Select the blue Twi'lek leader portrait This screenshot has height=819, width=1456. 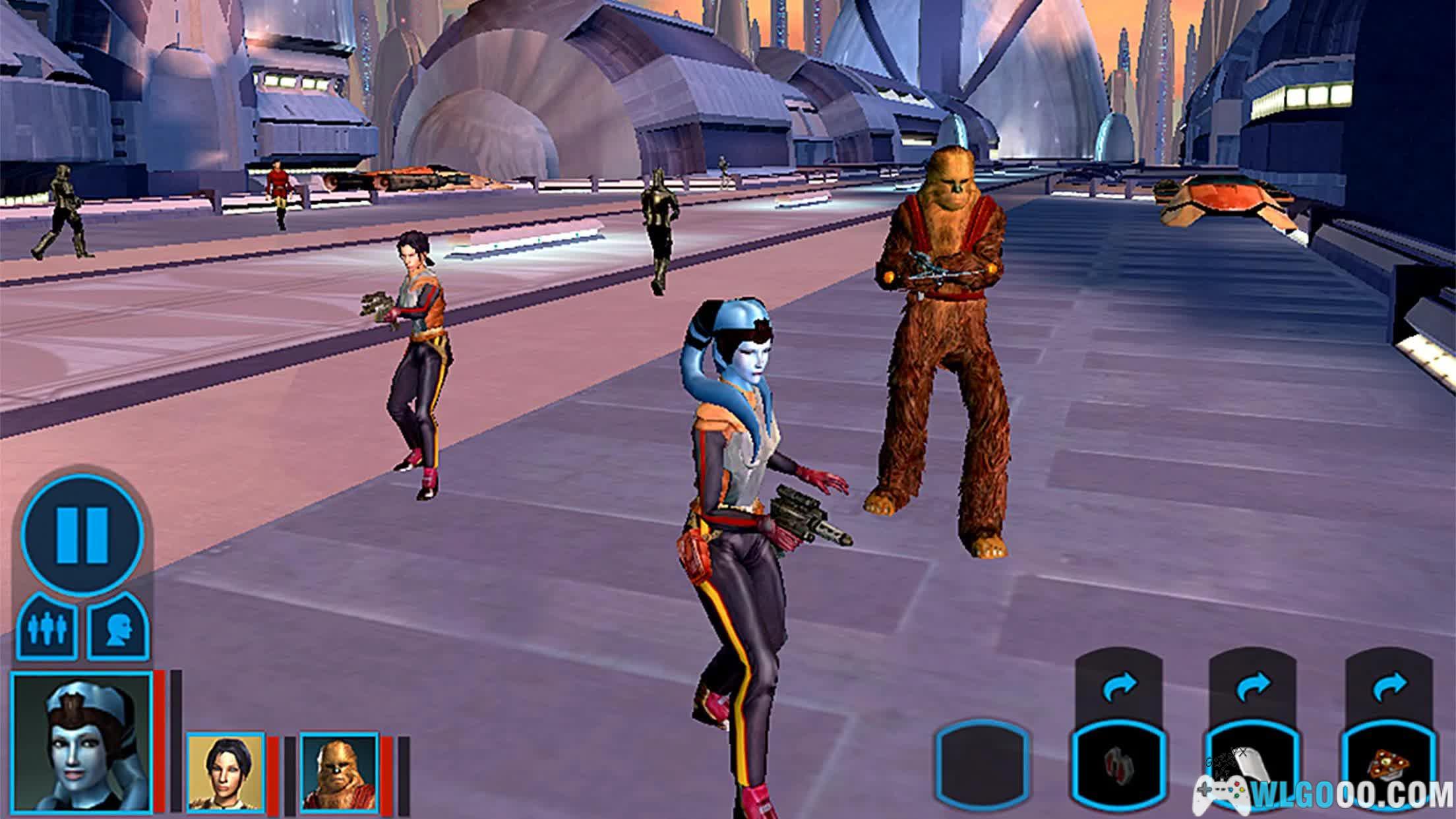pos(82,743)
